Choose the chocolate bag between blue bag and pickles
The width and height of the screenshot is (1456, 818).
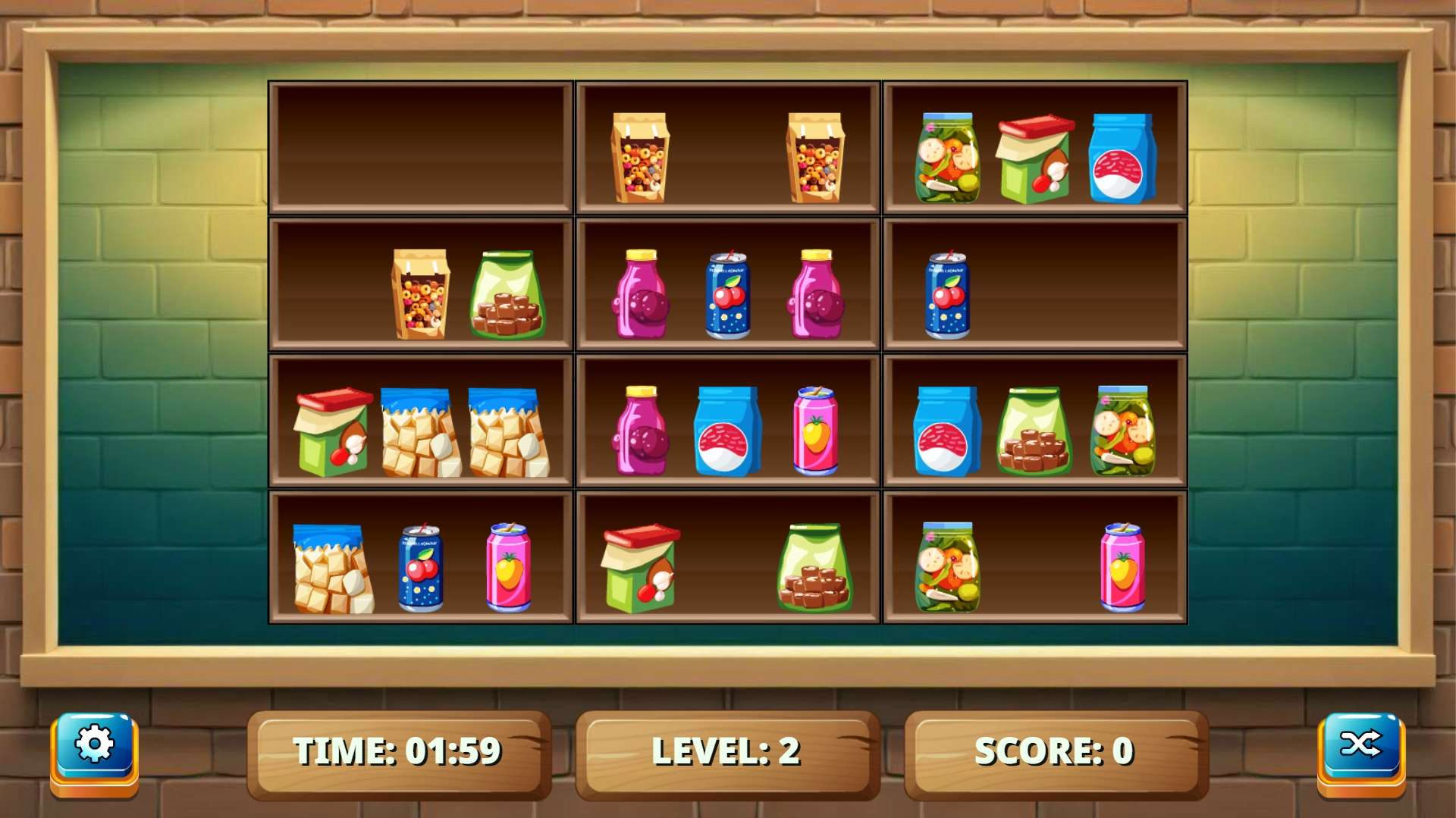coord(1034,431)
